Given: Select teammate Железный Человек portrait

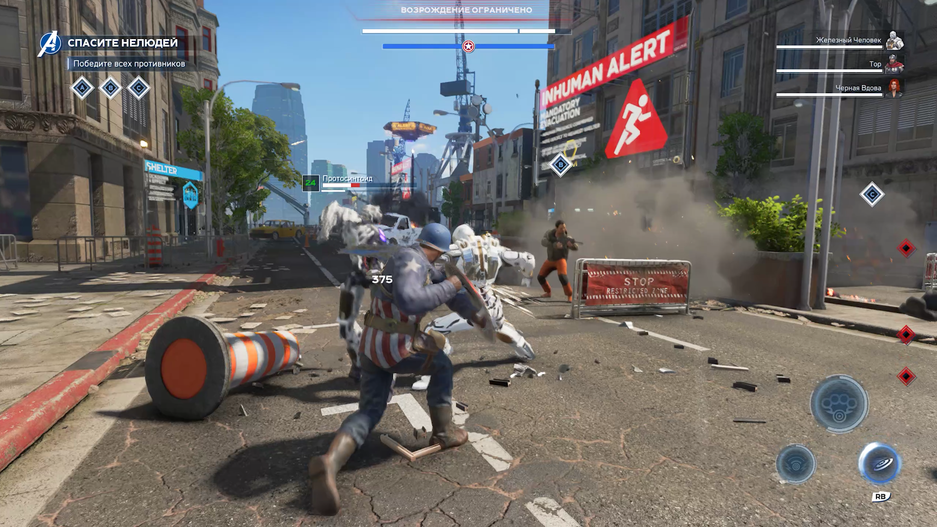Looking at the screenshot, I should [894, 41].
